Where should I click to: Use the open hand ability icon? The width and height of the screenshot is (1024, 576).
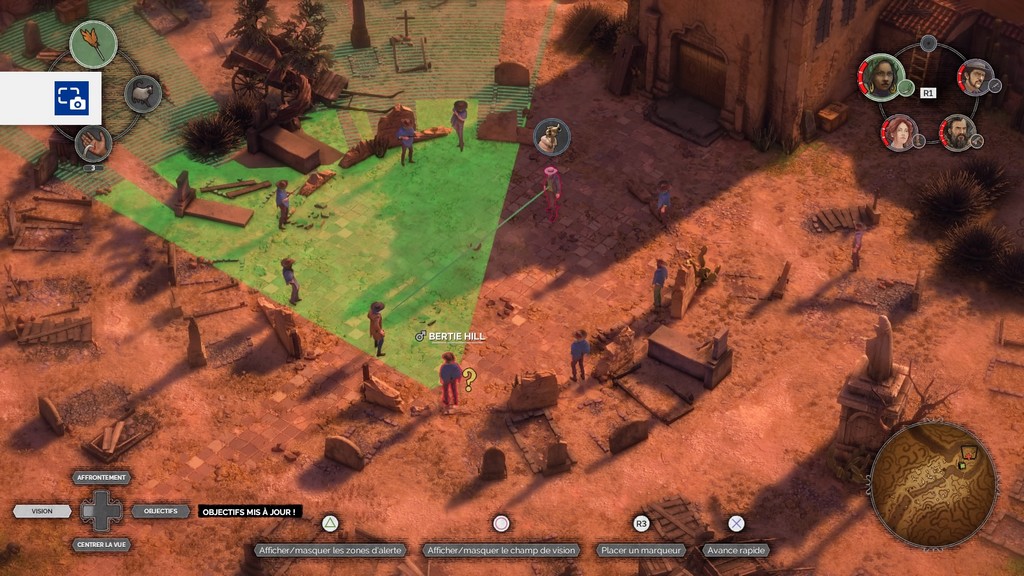pyautogui.click(x=93, y=143)
